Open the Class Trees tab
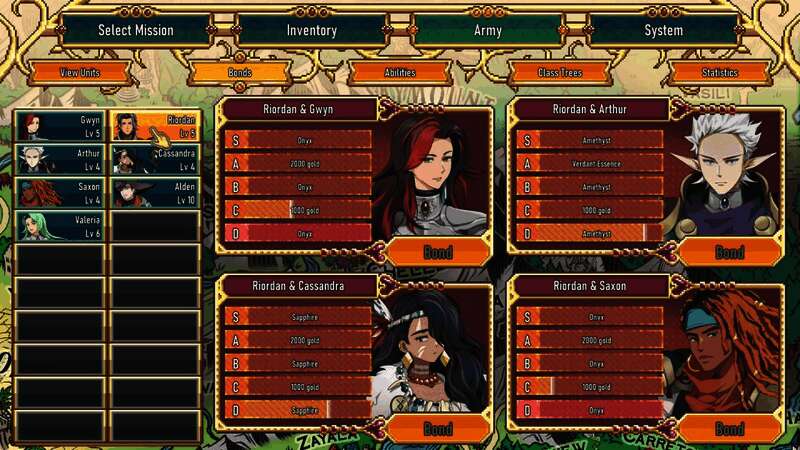This screenshot has height=450, width=800. click(560, 73)
